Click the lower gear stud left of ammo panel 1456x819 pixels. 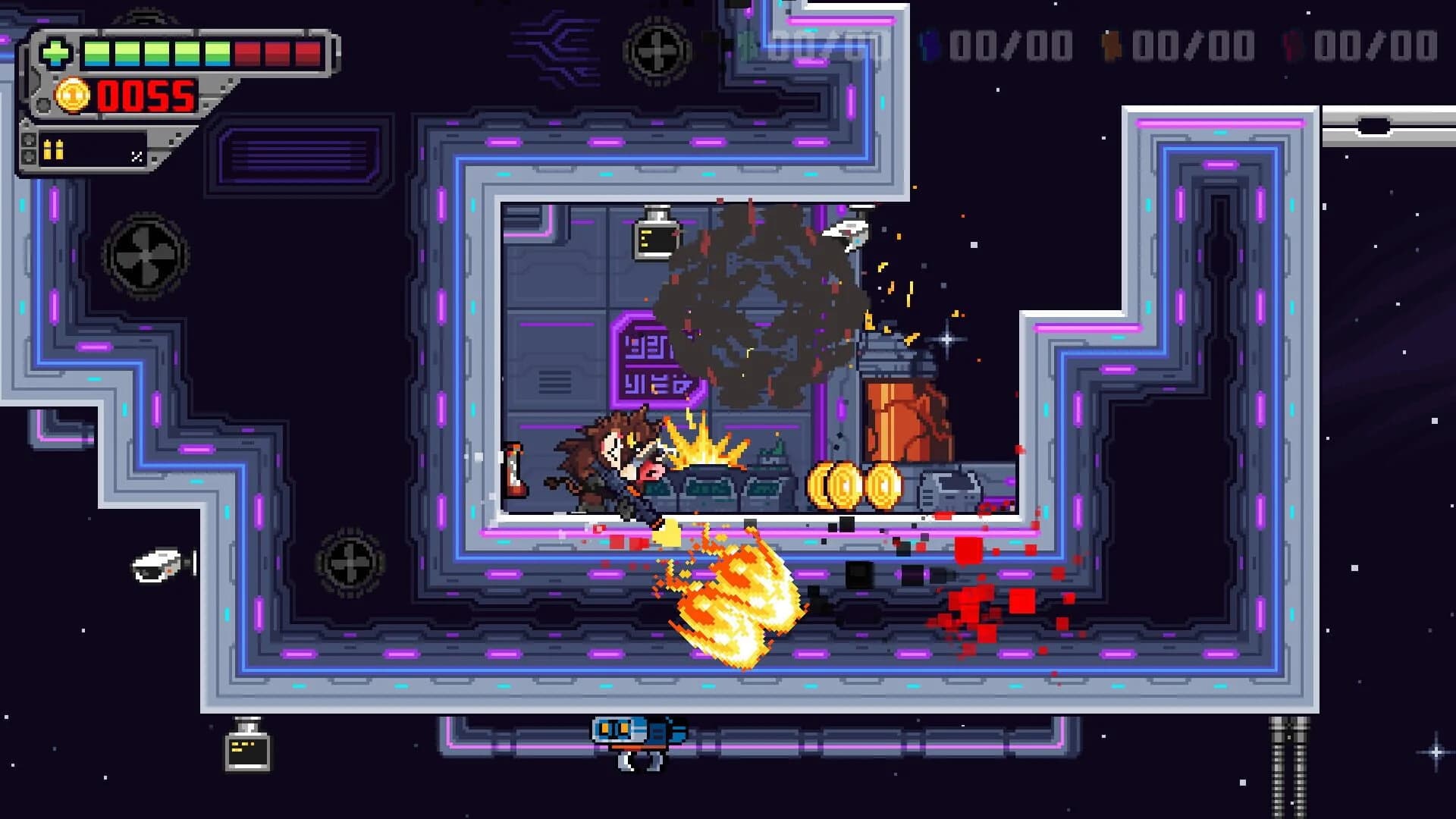tap(29, 158)
